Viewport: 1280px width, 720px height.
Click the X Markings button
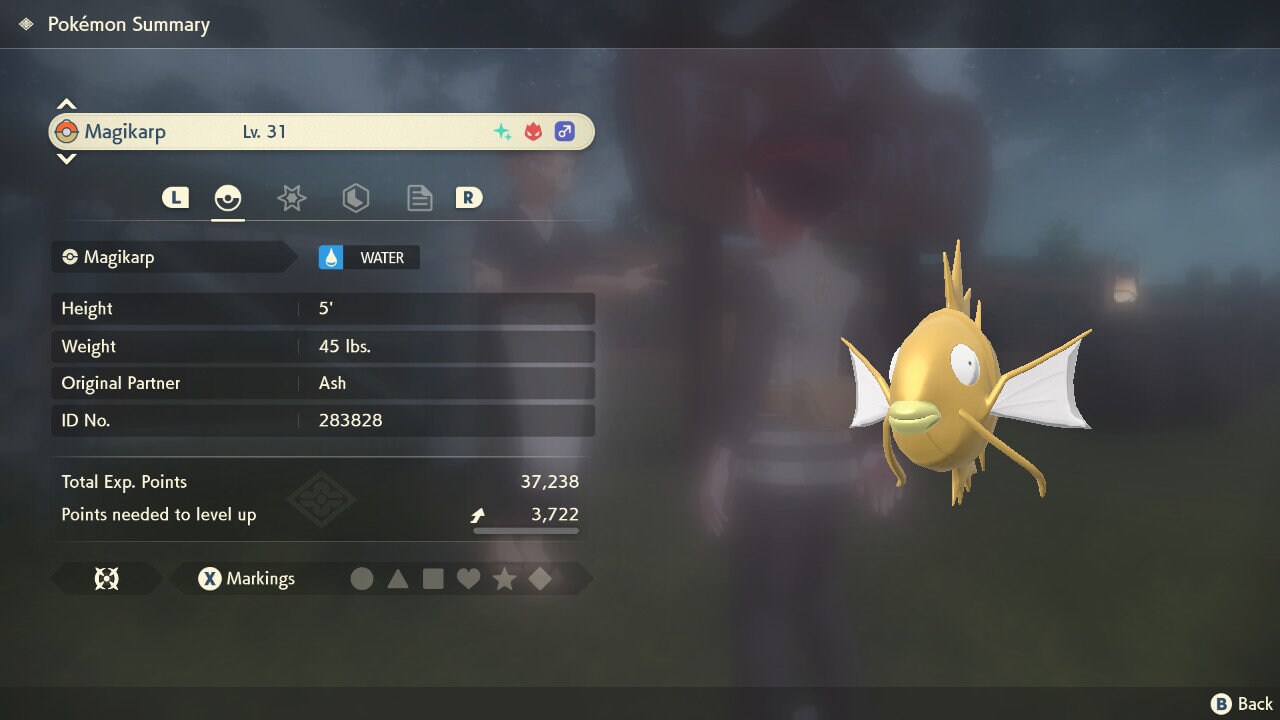pos(246,578)
